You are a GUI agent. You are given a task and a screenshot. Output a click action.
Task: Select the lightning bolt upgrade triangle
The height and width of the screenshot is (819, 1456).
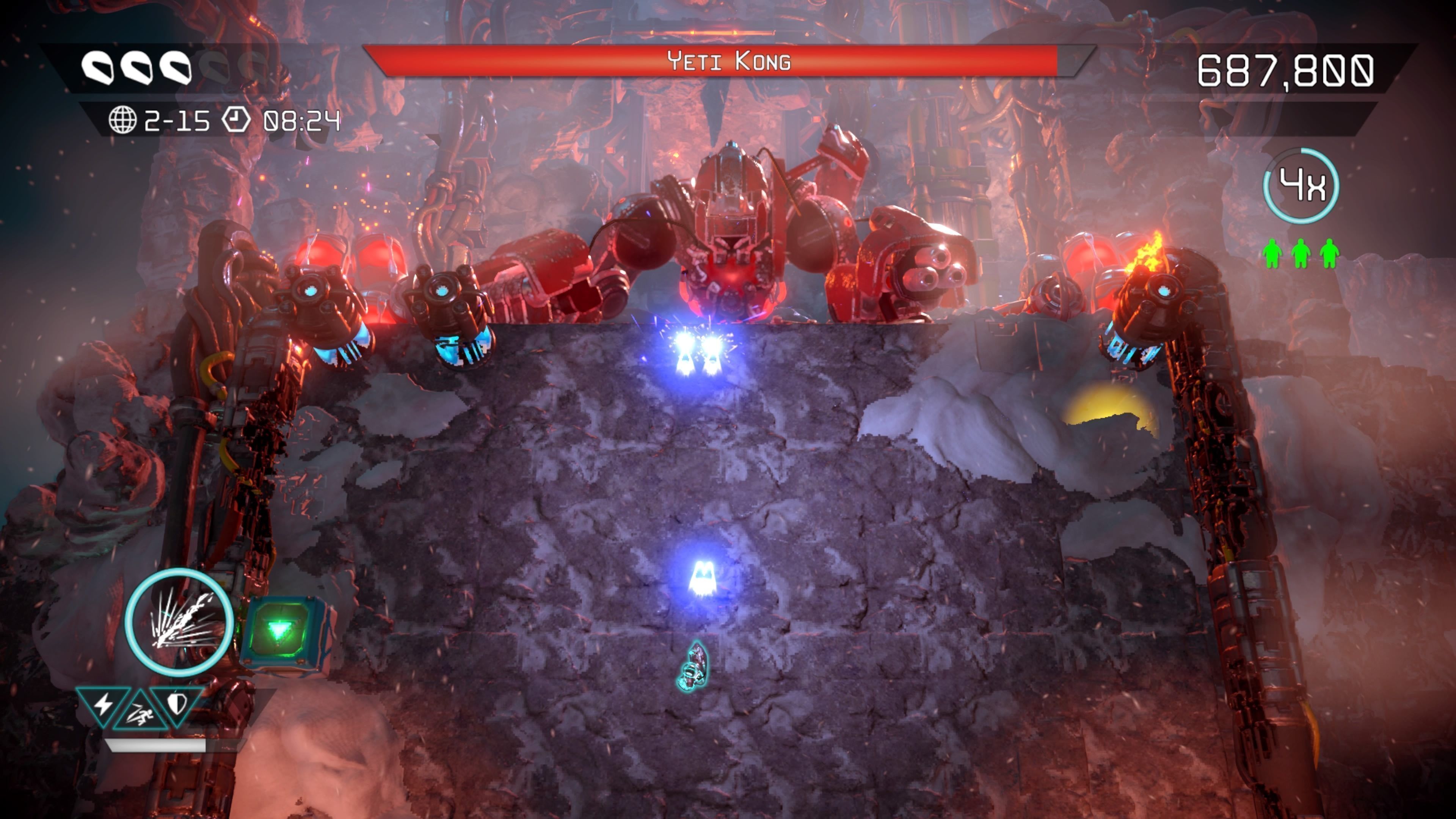[104, 704]
